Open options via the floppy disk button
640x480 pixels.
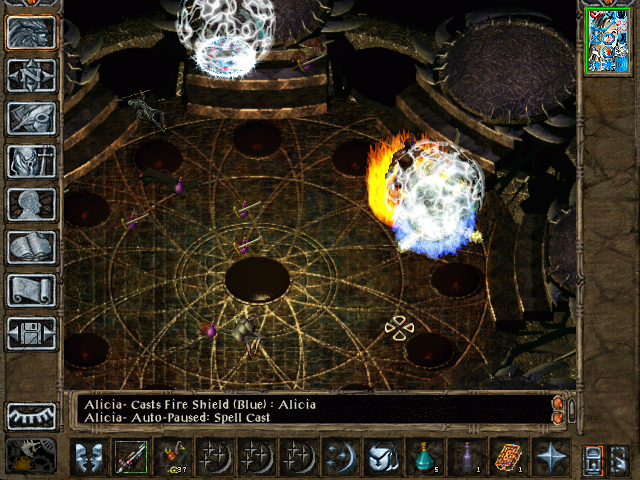pyautogui.click(x=31, y=333)
